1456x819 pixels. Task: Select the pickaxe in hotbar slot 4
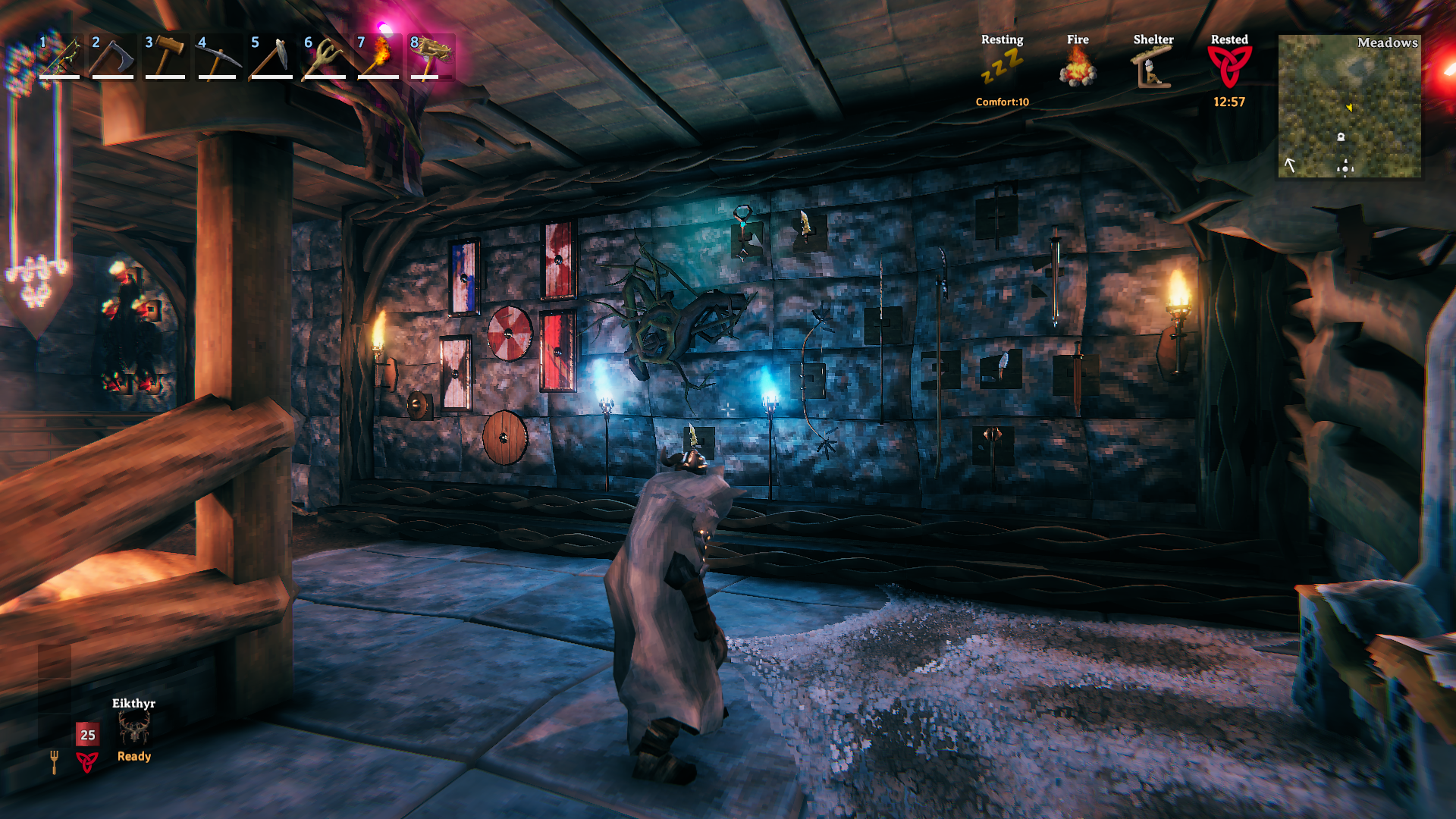(218, 57)
